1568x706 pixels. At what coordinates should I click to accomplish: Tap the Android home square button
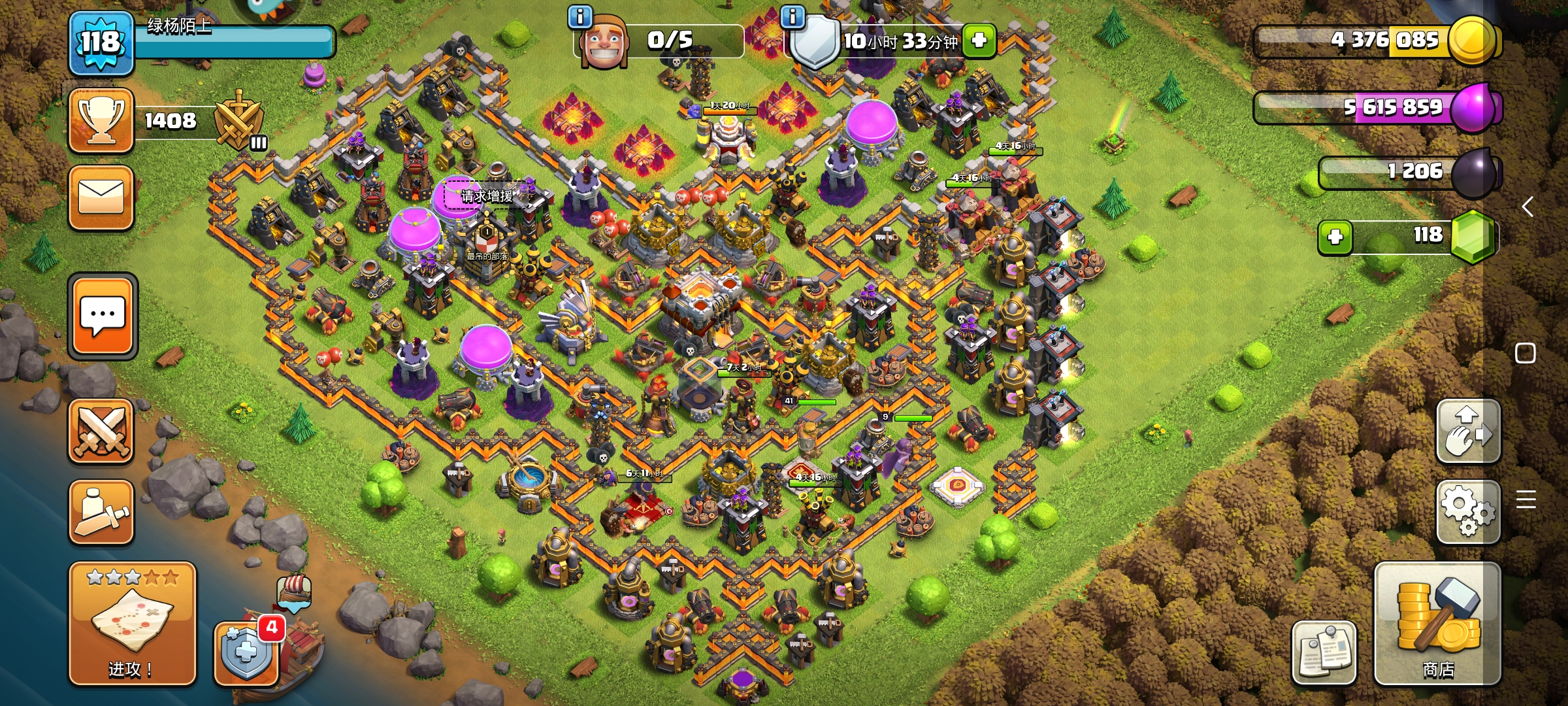[x=1525, y=353]
